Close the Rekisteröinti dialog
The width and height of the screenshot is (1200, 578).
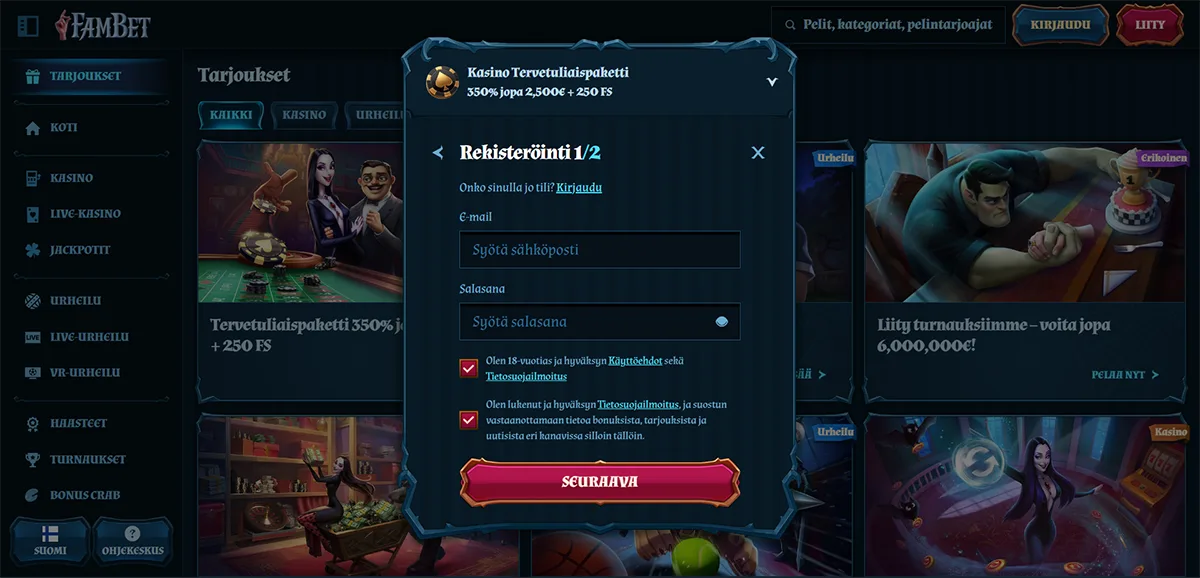click(757, 152)
